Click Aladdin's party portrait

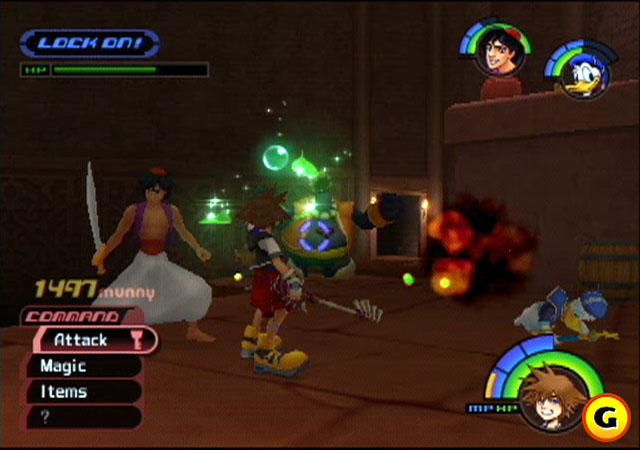[x=492, y=52]
